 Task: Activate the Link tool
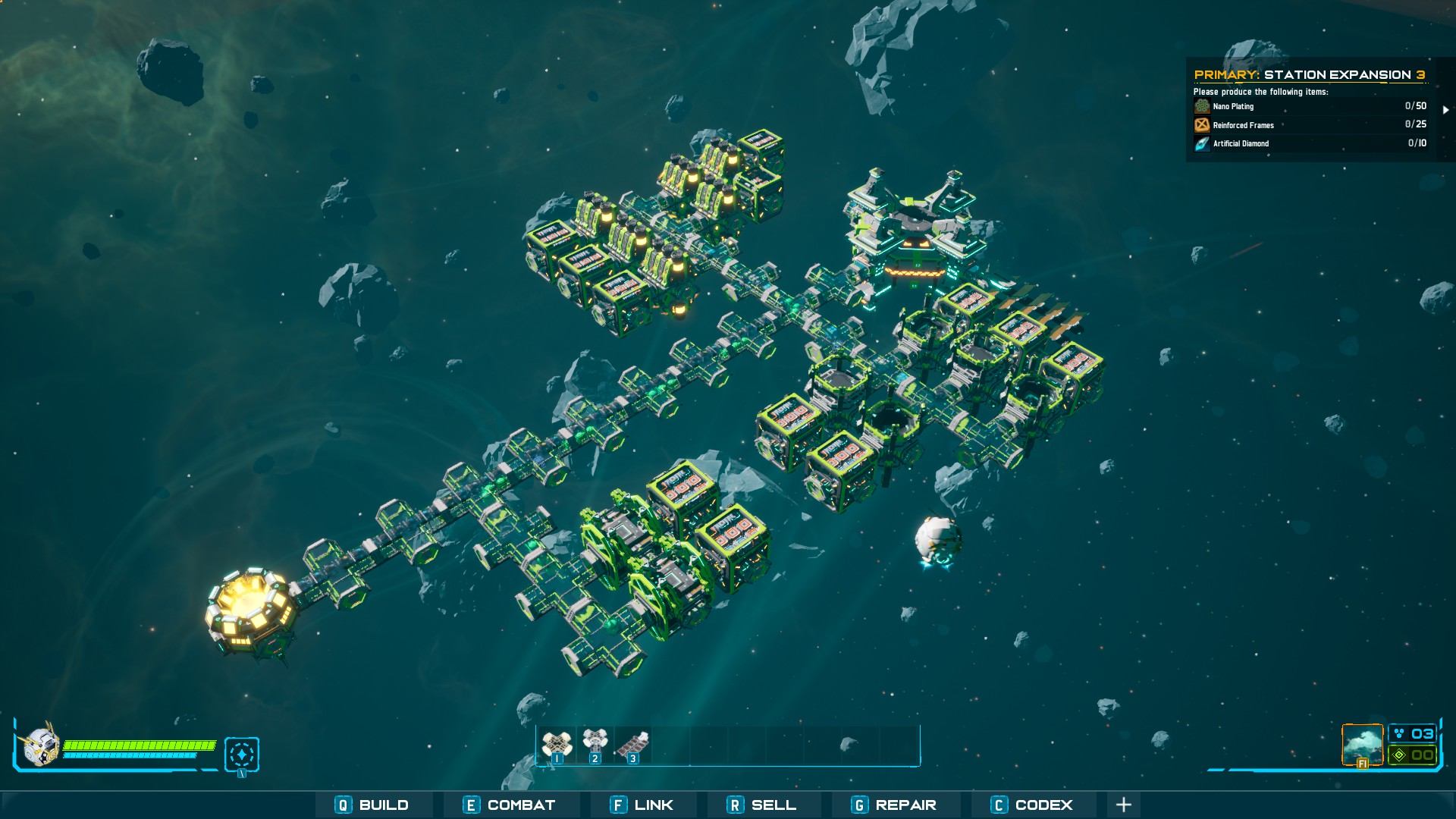(642, 805)
